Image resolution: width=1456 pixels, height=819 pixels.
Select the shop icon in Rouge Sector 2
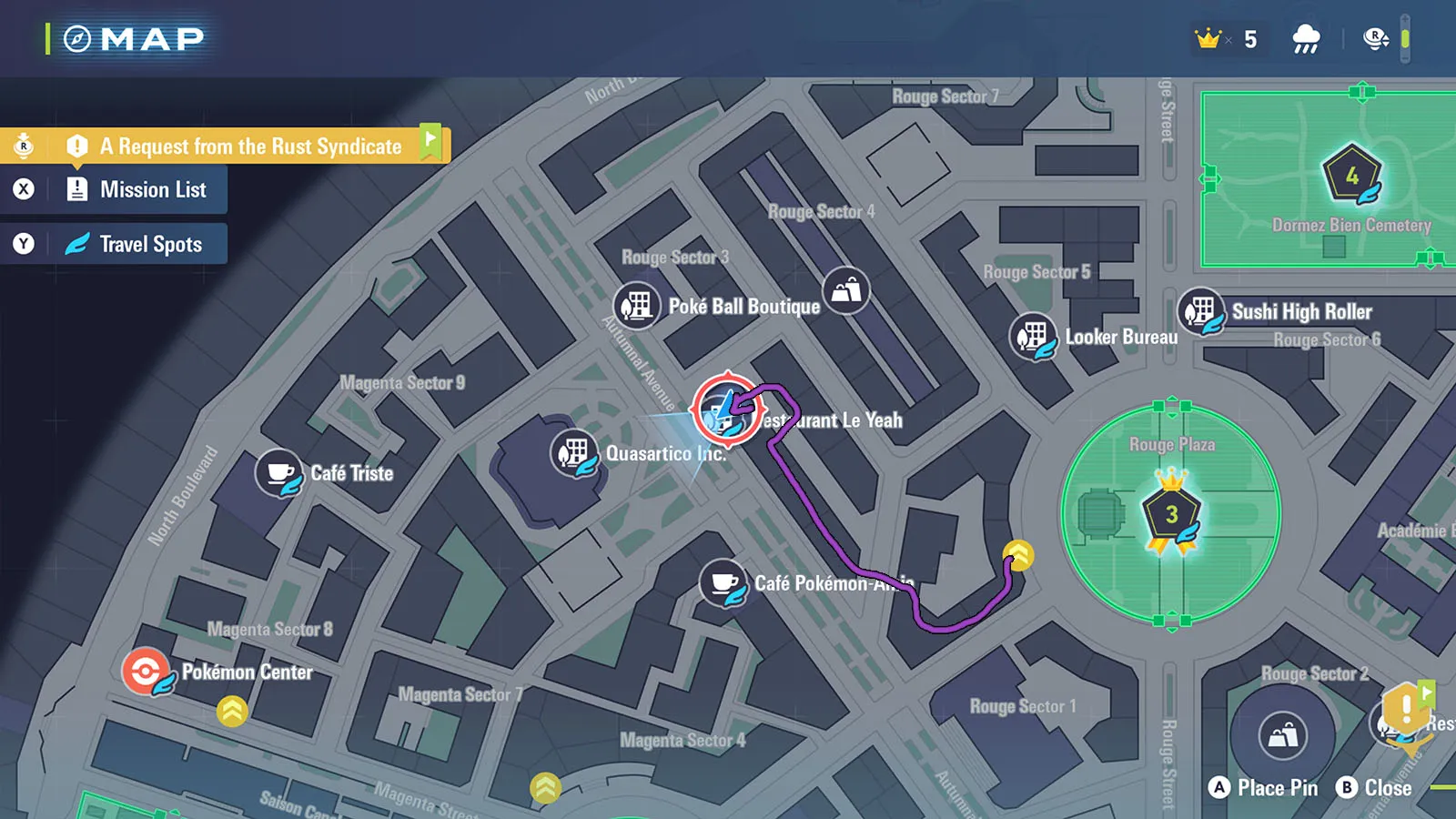pos(1283,734)
